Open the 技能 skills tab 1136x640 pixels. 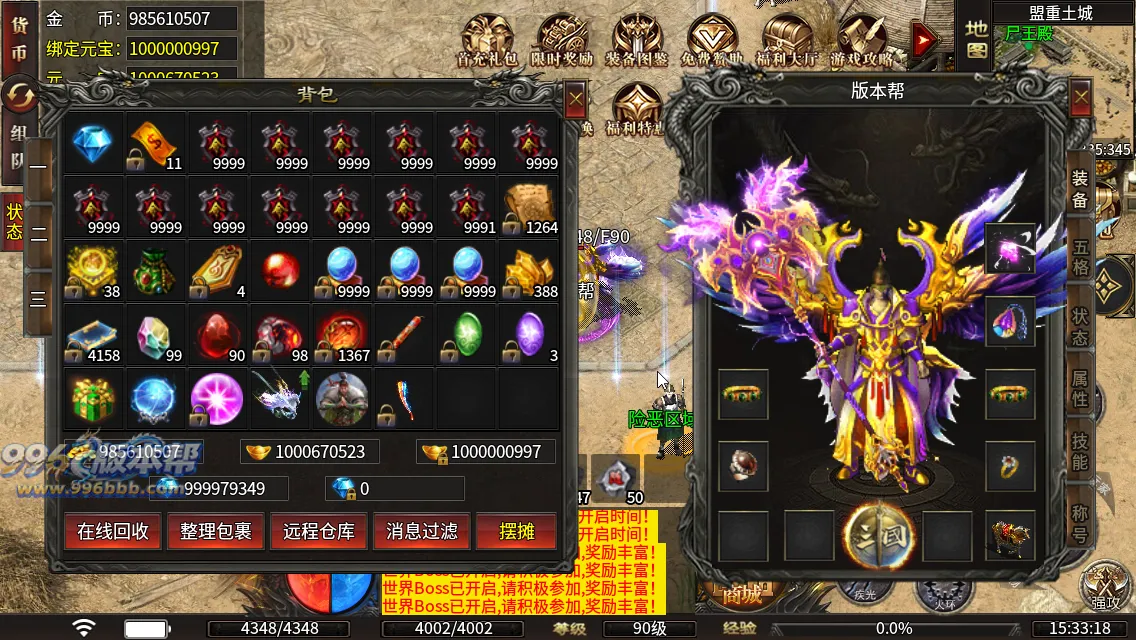pos(1081,452)
